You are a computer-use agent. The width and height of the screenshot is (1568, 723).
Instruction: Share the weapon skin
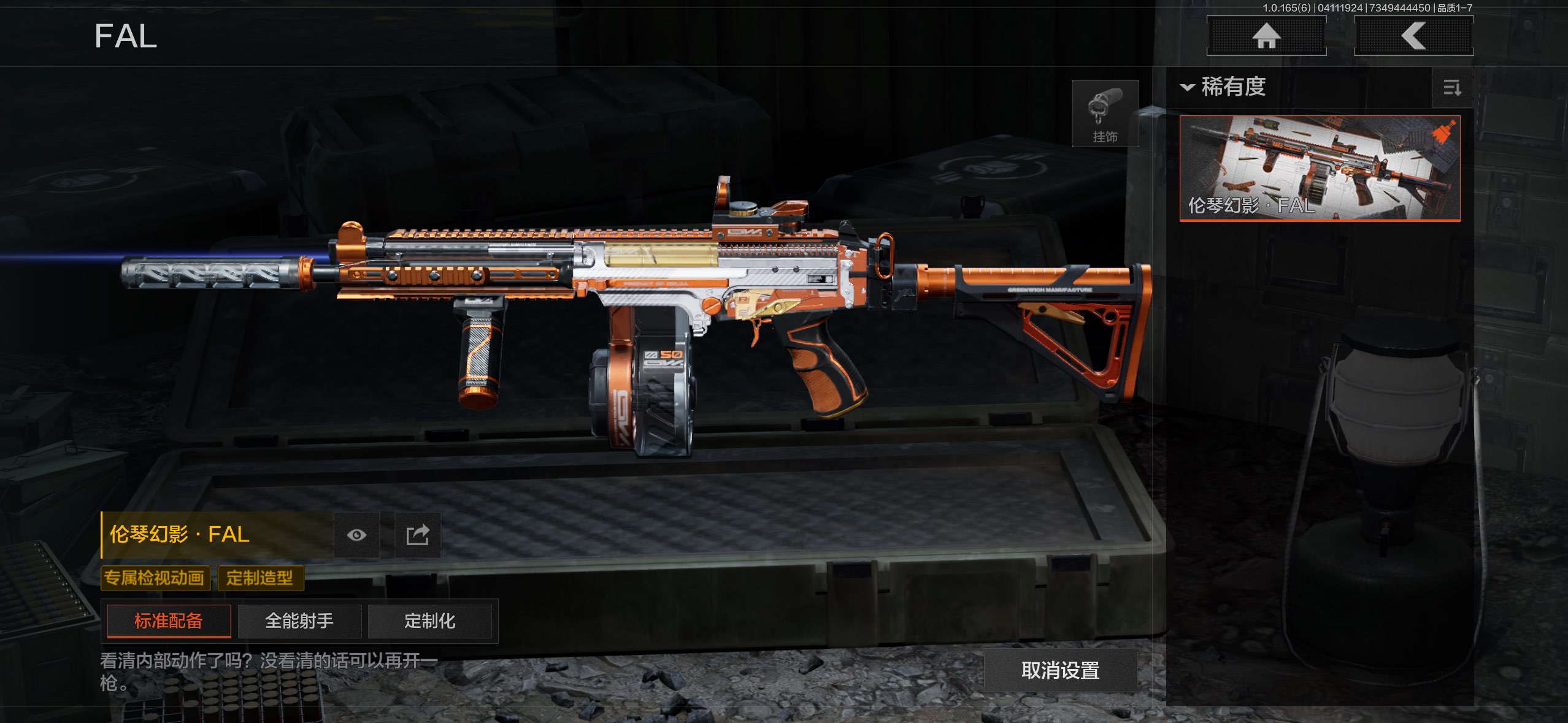[418, 535]
